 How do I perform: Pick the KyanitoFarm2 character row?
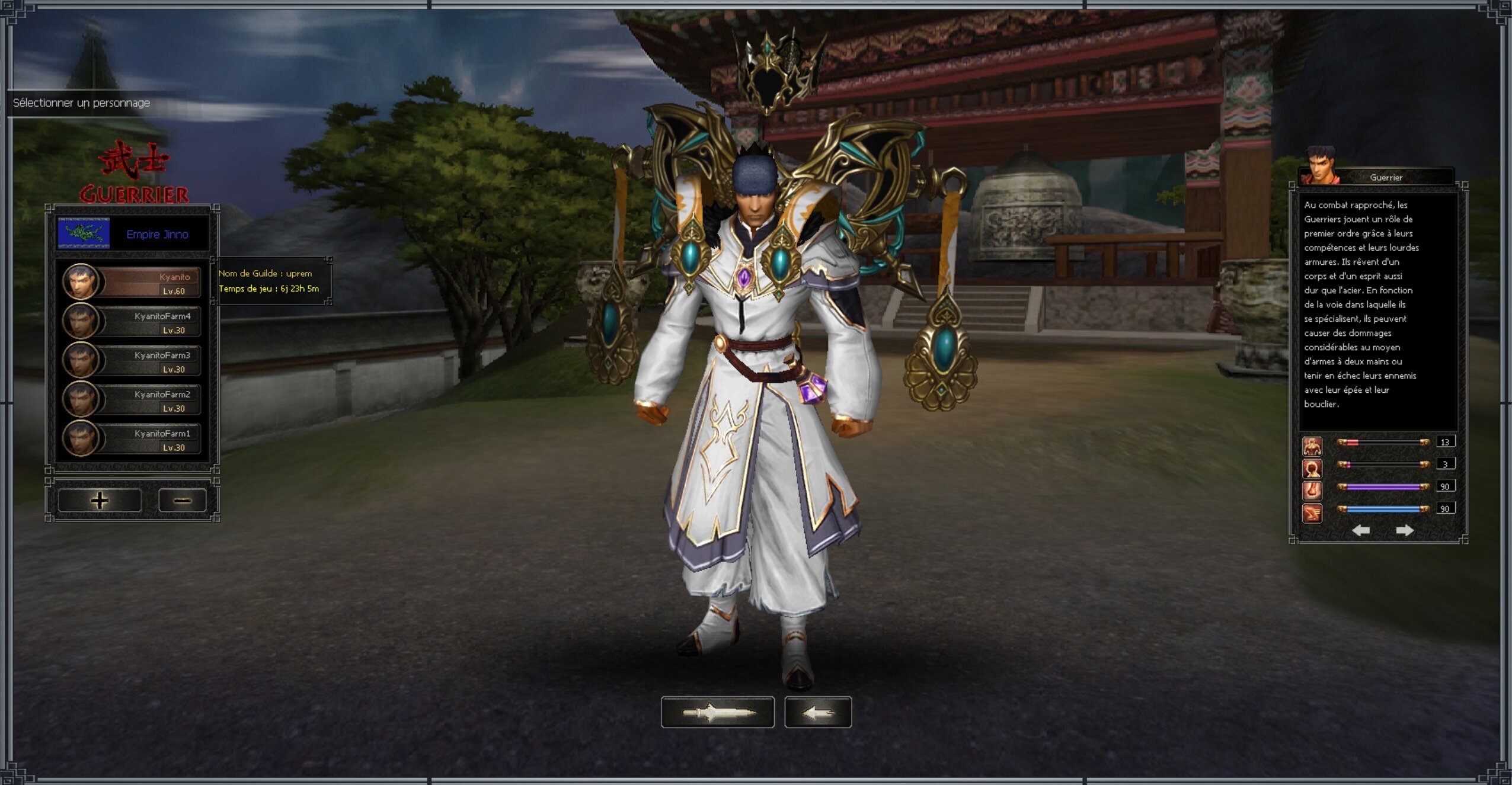[x=132, y=400]
